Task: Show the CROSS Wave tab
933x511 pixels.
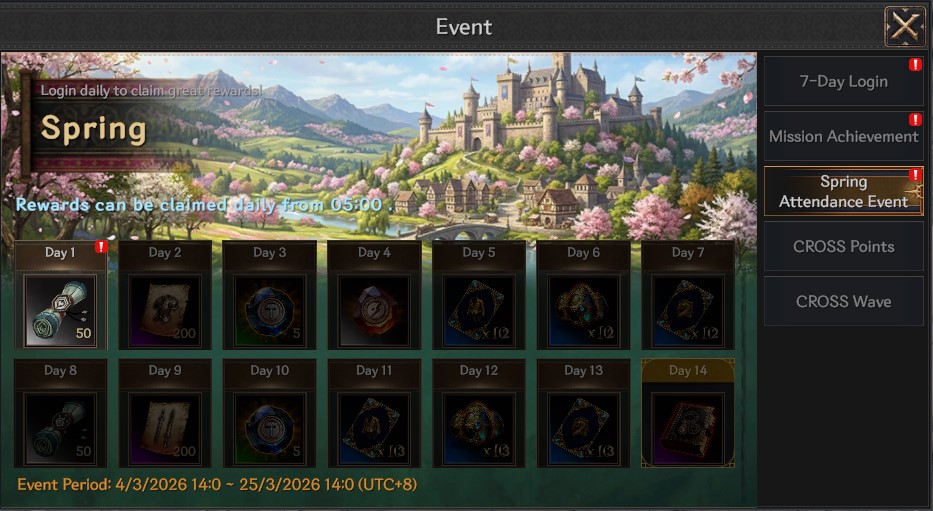Action: [x=843, y=301]
